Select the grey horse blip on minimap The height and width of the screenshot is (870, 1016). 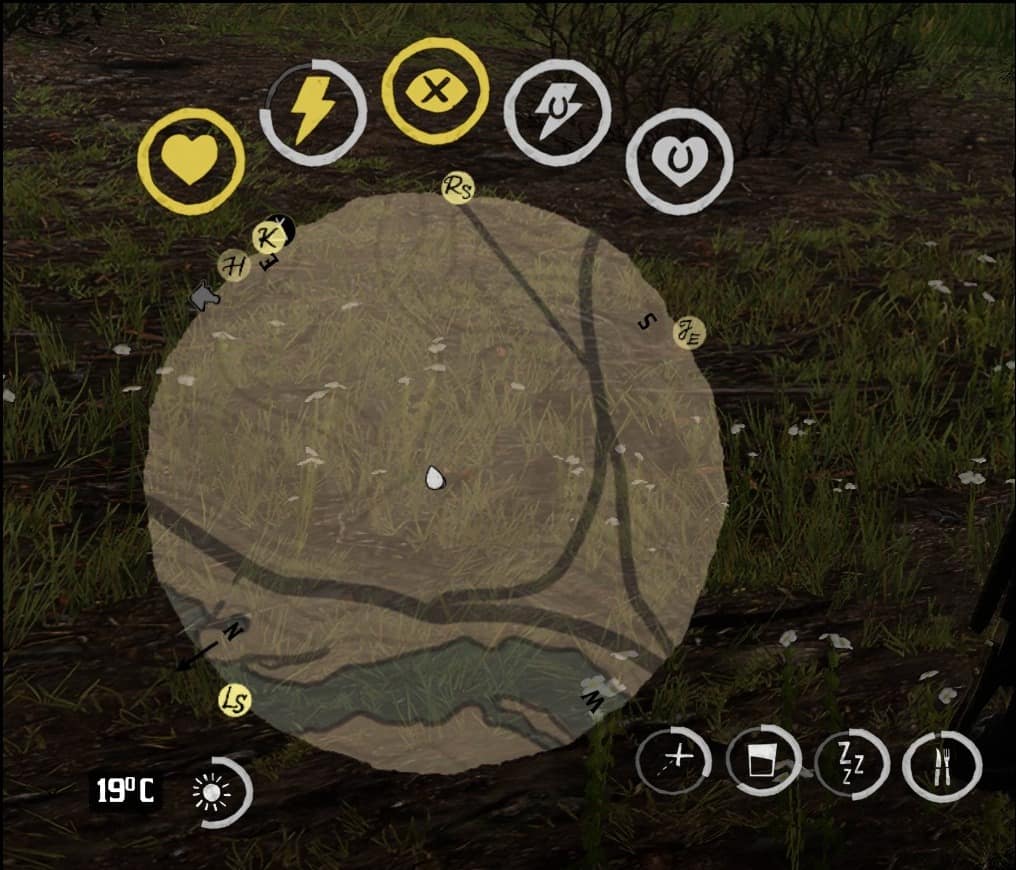(204, 296)
